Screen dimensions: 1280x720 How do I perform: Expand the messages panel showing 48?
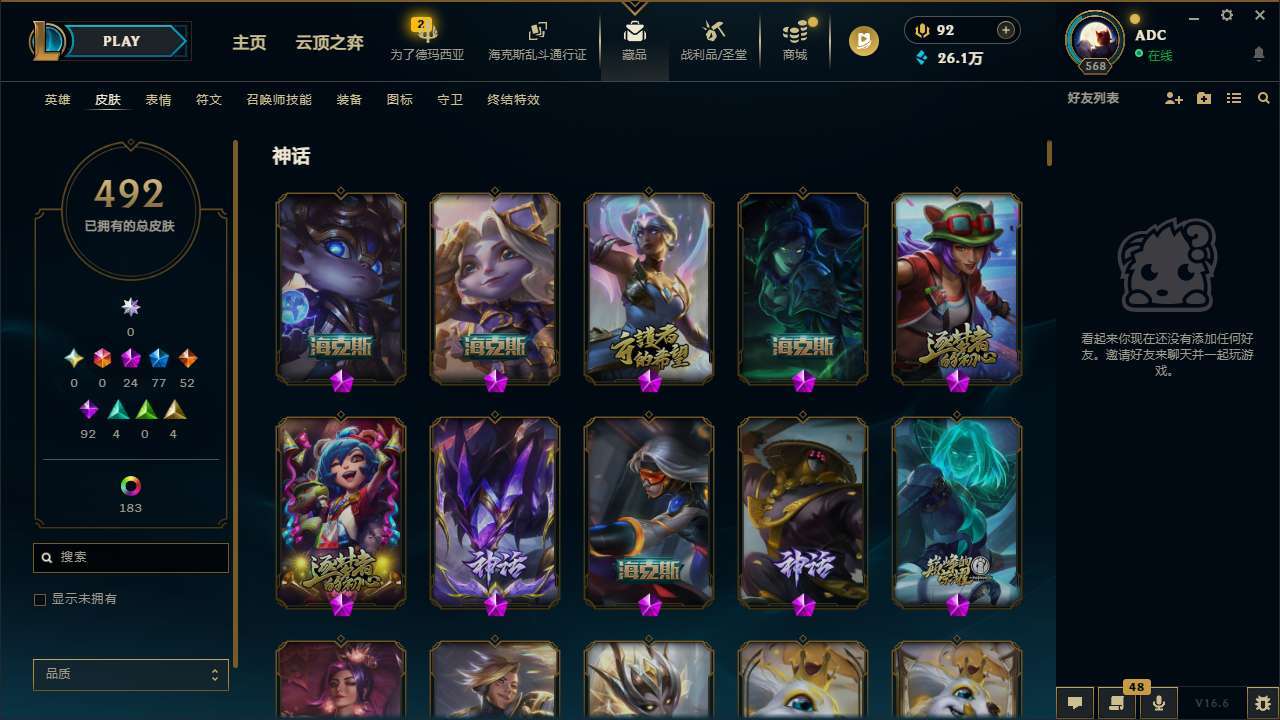pyautogui.click(x=1115, y=702)
